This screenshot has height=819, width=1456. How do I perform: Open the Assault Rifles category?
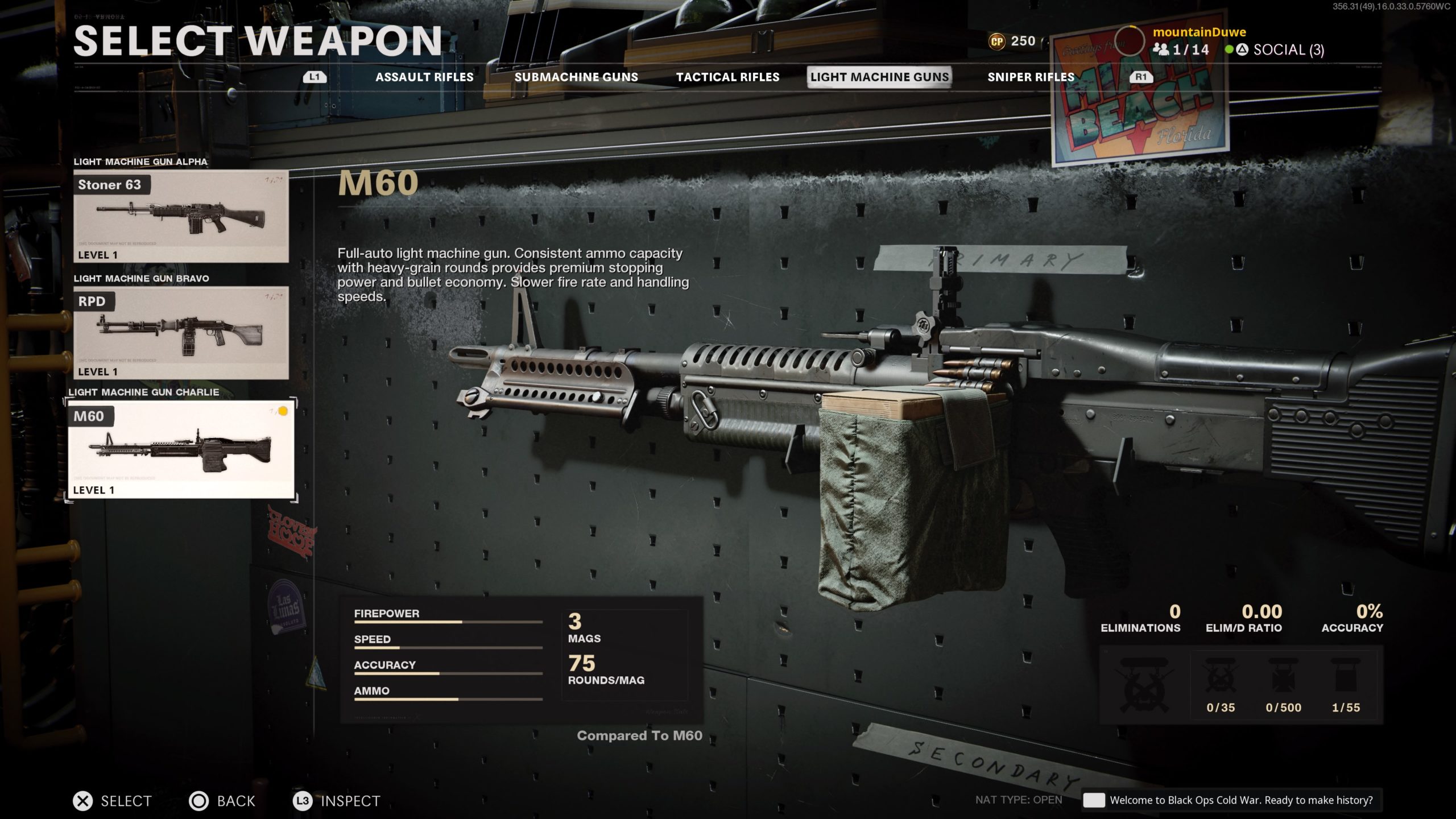coord(424,77)
